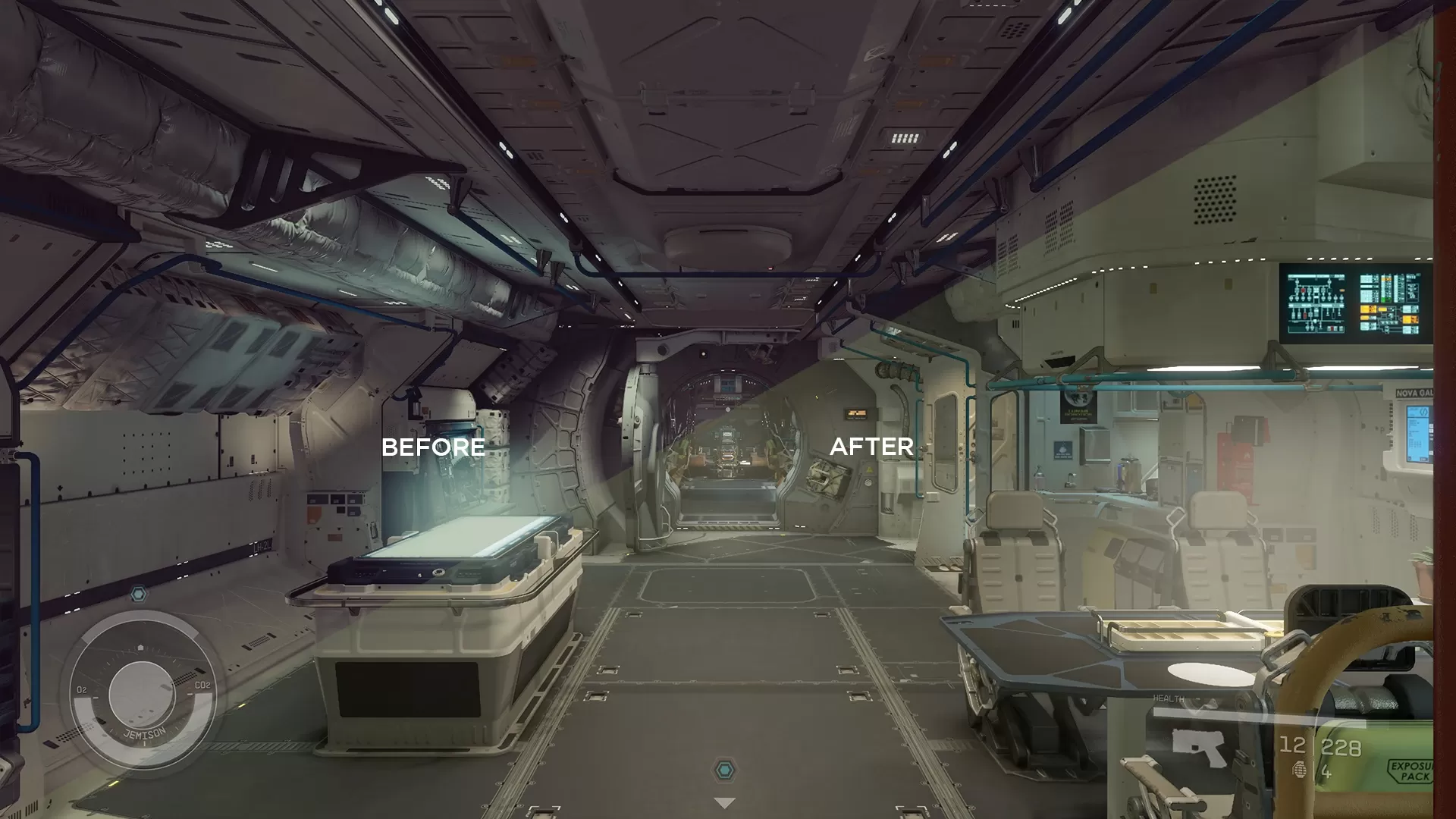
Task: Select the hexagon marker above the watch
Action: tap(138, 594)
